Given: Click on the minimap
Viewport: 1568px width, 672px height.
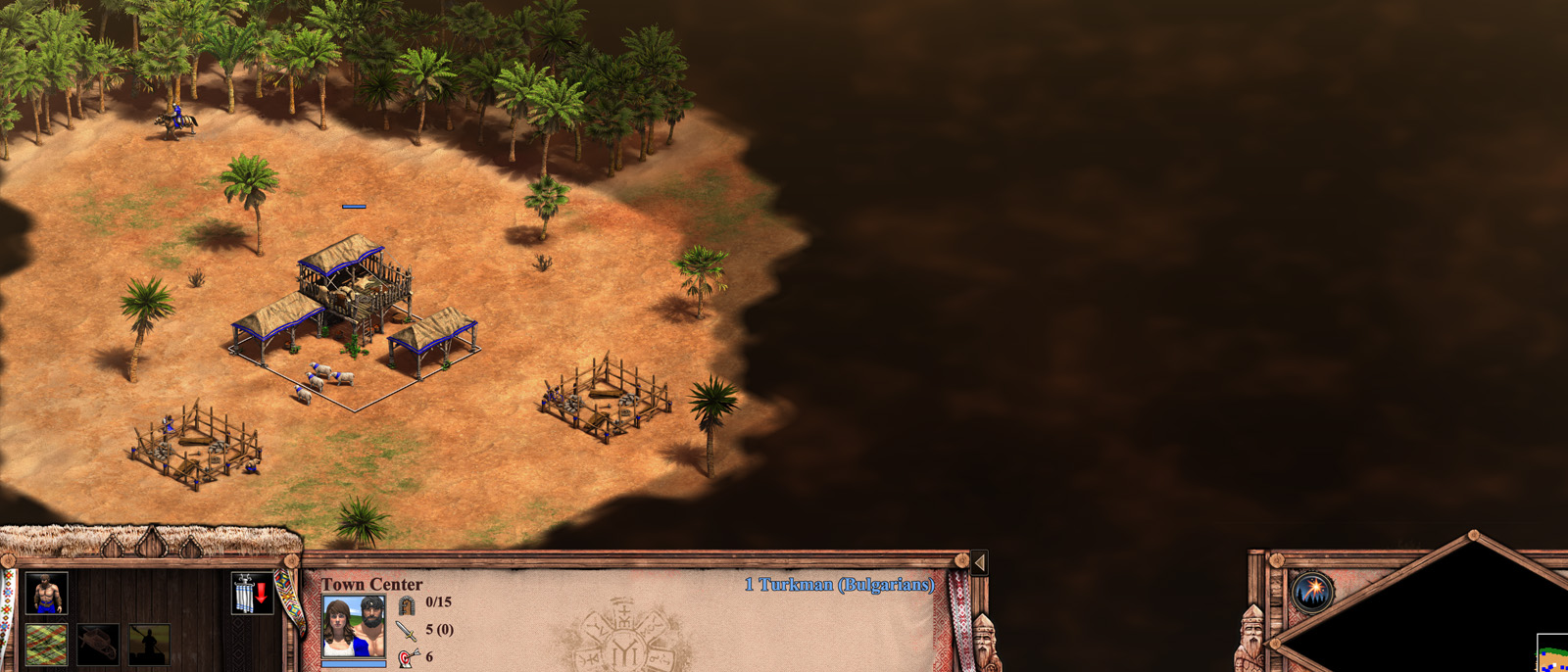Looking at the screenshot, I should coord(1470,617).
